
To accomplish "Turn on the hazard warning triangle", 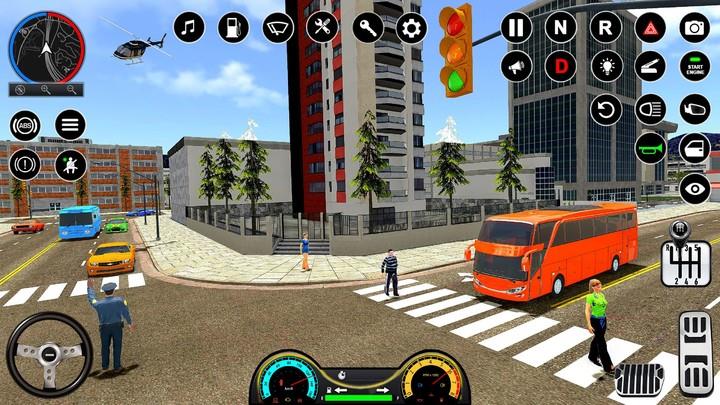I will click(650, 27).
